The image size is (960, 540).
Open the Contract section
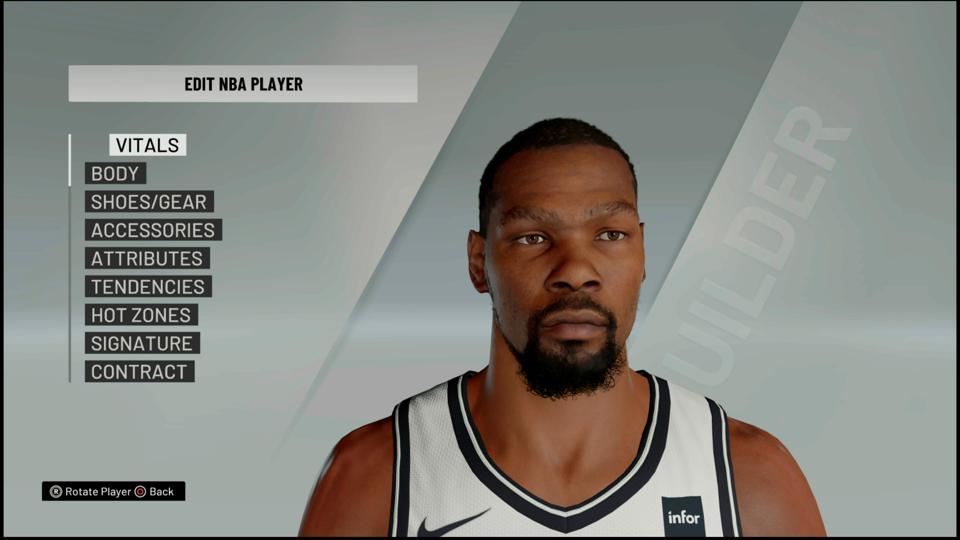(x=139, y=372)
